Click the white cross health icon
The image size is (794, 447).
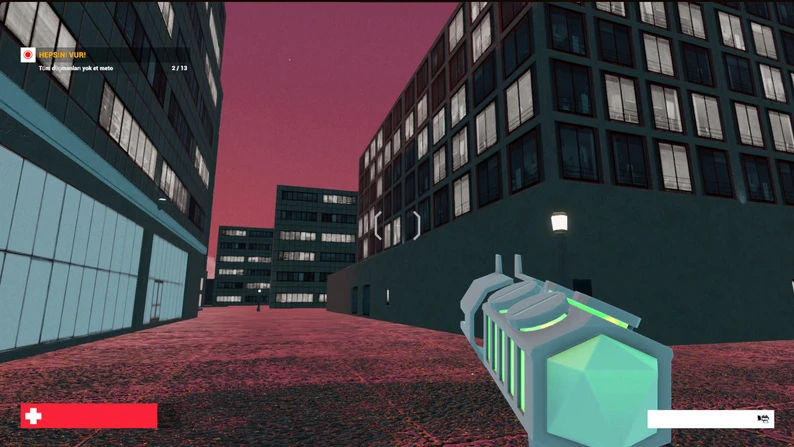[x=34, y=416]
